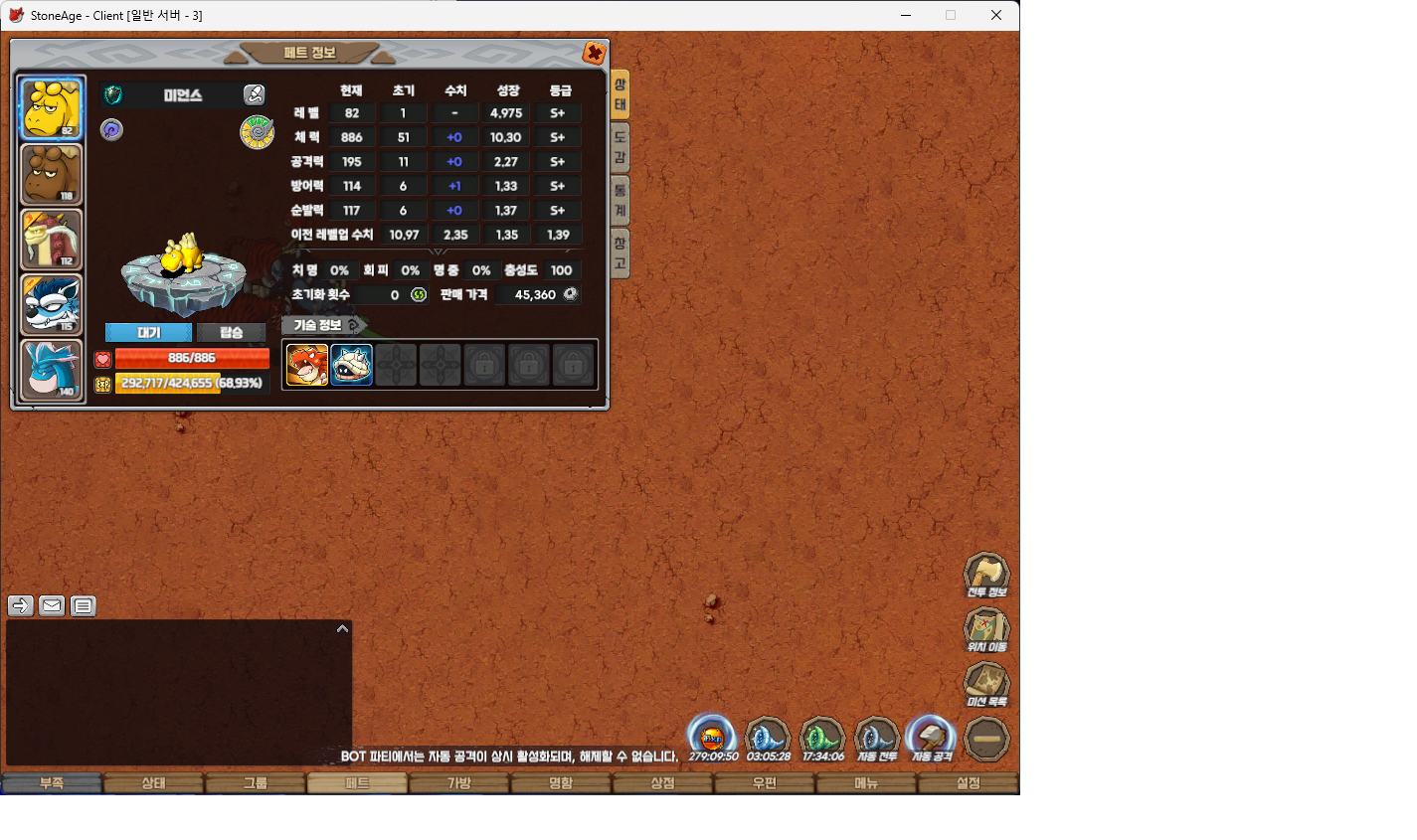This screenshot has height=840, width=1417.
Task: Open 전투 정보 battle info
Action: [986, 576]
